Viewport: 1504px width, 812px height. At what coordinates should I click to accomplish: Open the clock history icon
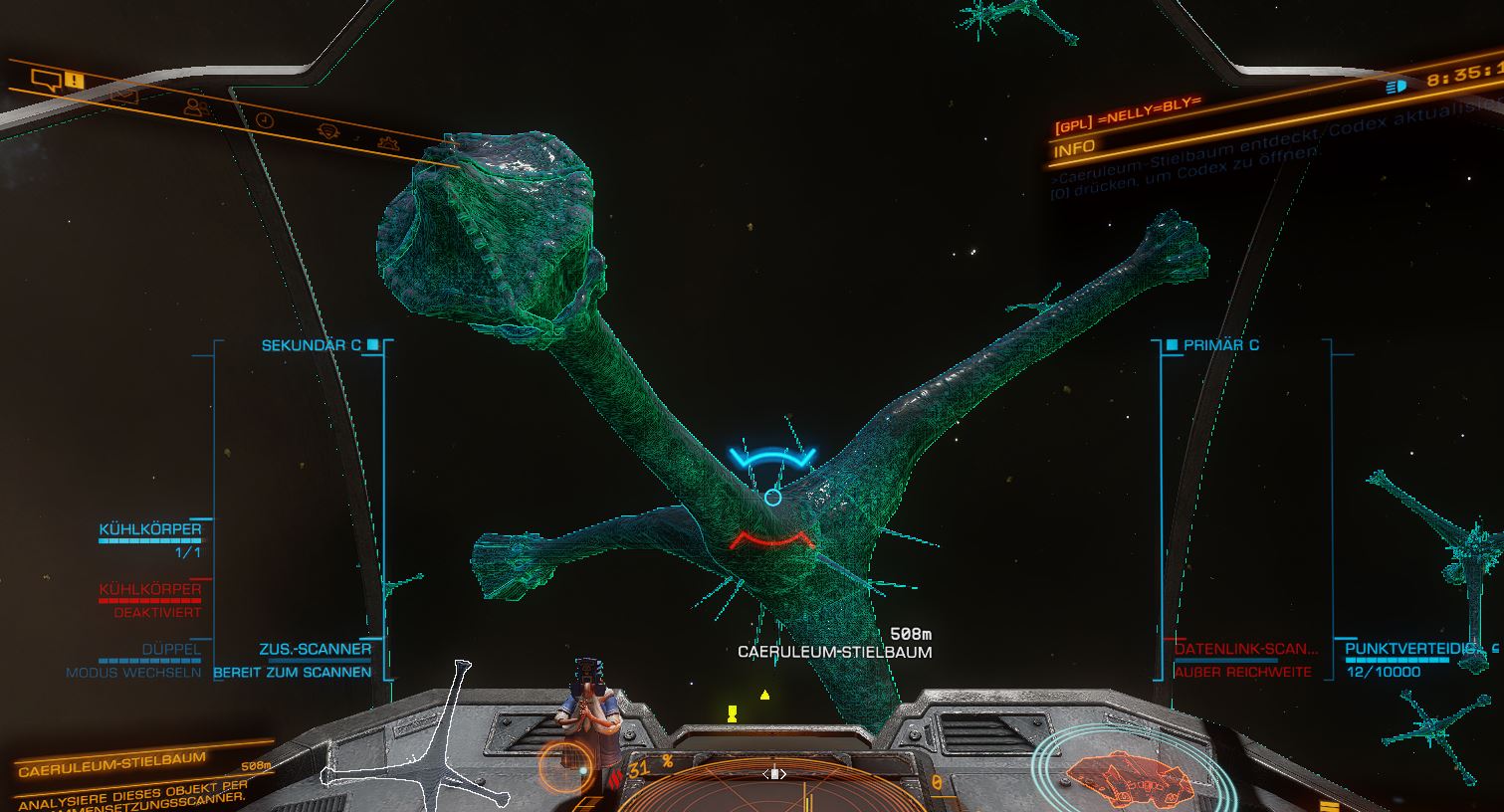pyautogui.click(x=264, y=119)
